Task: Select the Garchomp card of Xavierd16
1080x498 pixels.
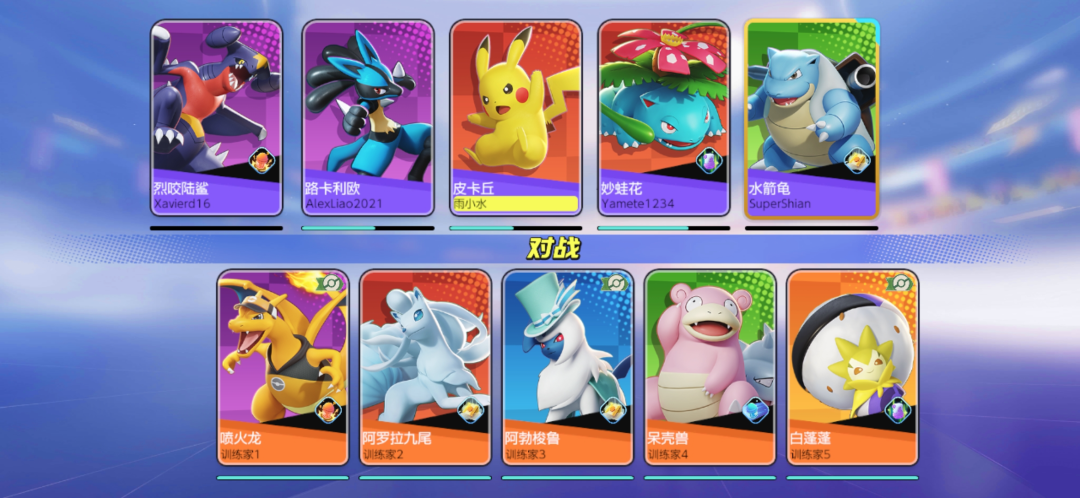Action: click(x=216, y=118)
